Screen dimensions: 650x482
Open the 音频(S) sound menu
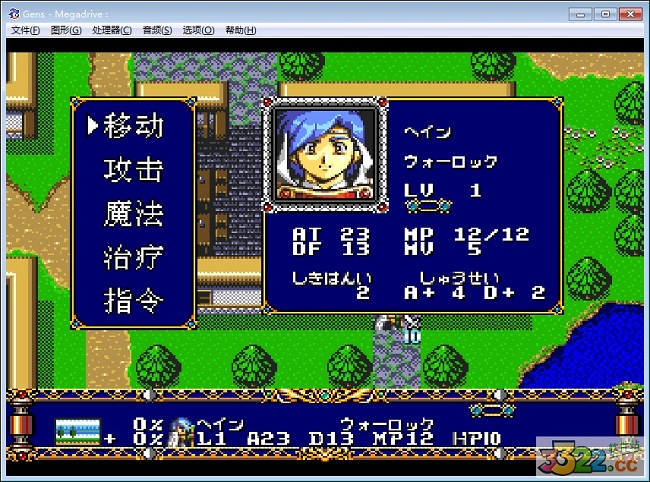[x=157, y=30]
